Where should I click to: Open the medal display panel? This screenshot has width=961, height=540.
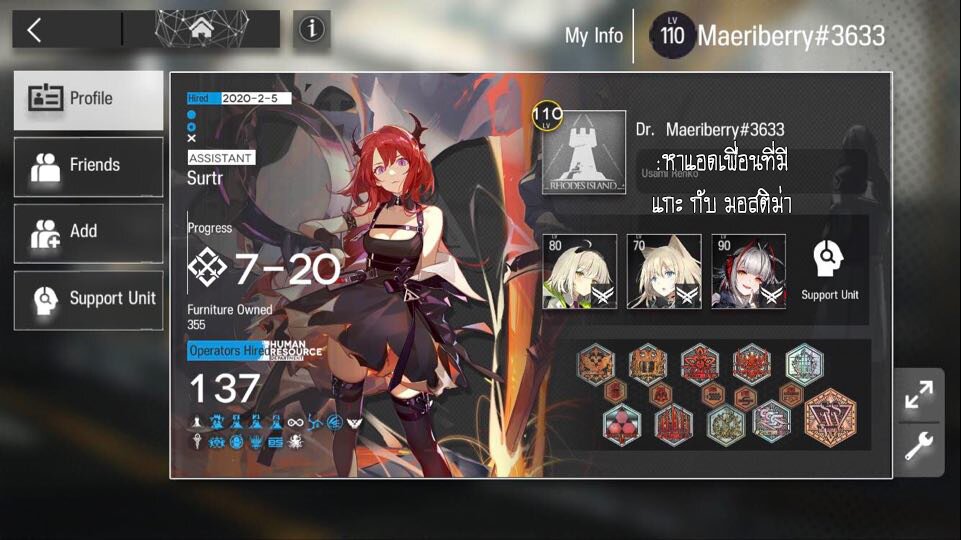[720, 394]
